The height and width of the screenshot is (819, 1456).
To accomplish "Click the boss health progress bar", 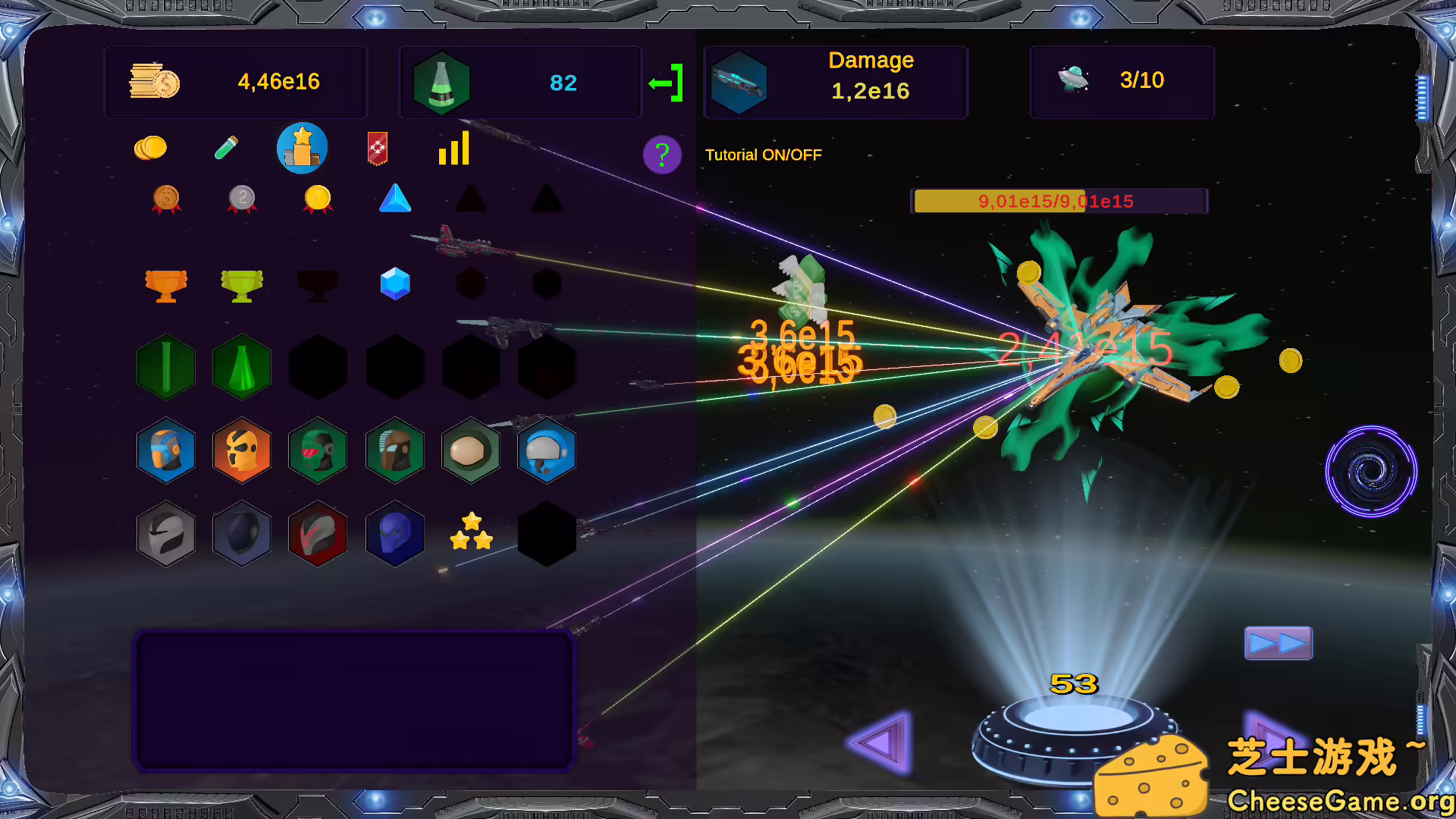I will point(1059,201).
